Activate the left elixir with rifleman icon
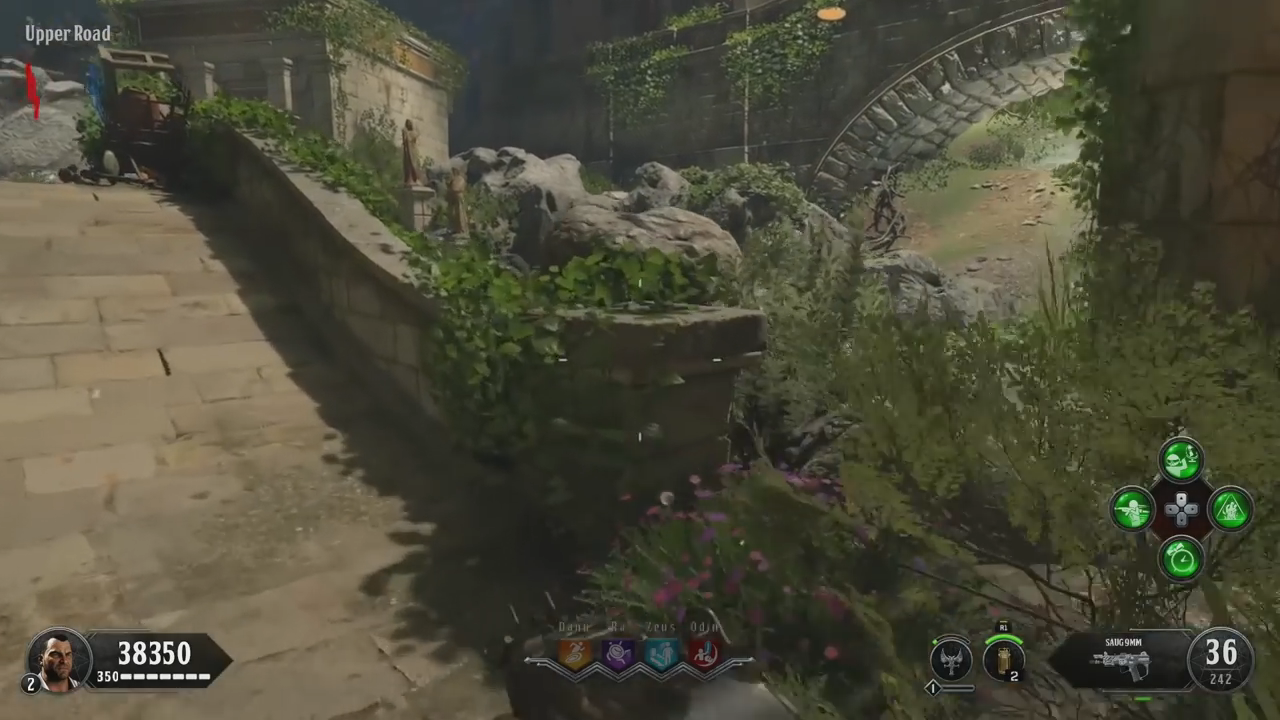Image resolution: width=1280 pixels, height=720 pixels. (1133, 509)
